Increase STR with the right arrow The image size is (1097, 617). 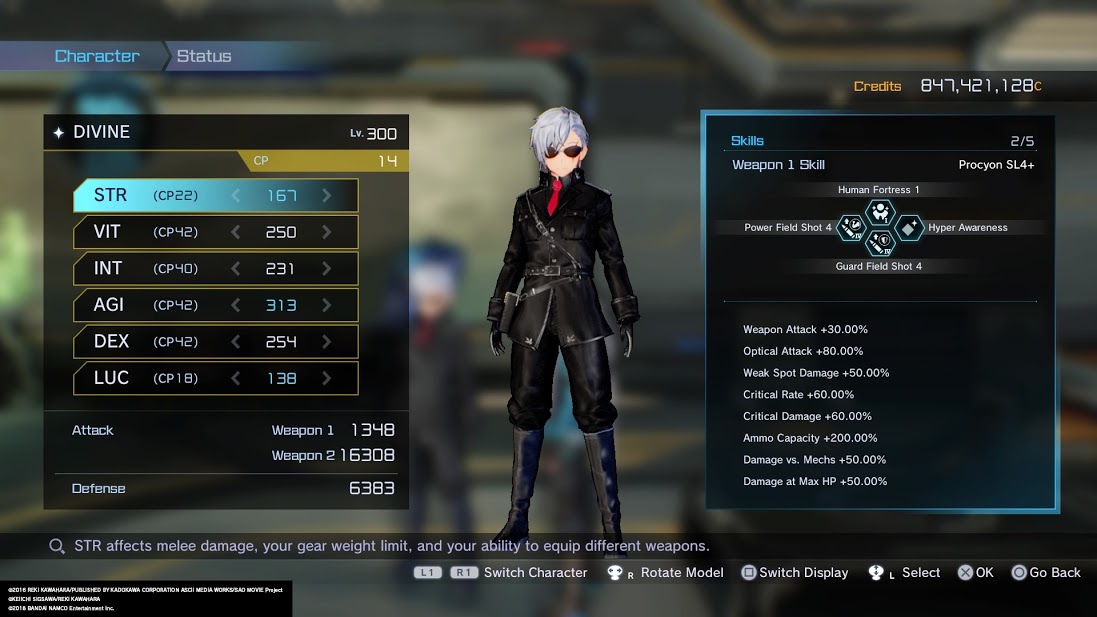tap(326, 196)
